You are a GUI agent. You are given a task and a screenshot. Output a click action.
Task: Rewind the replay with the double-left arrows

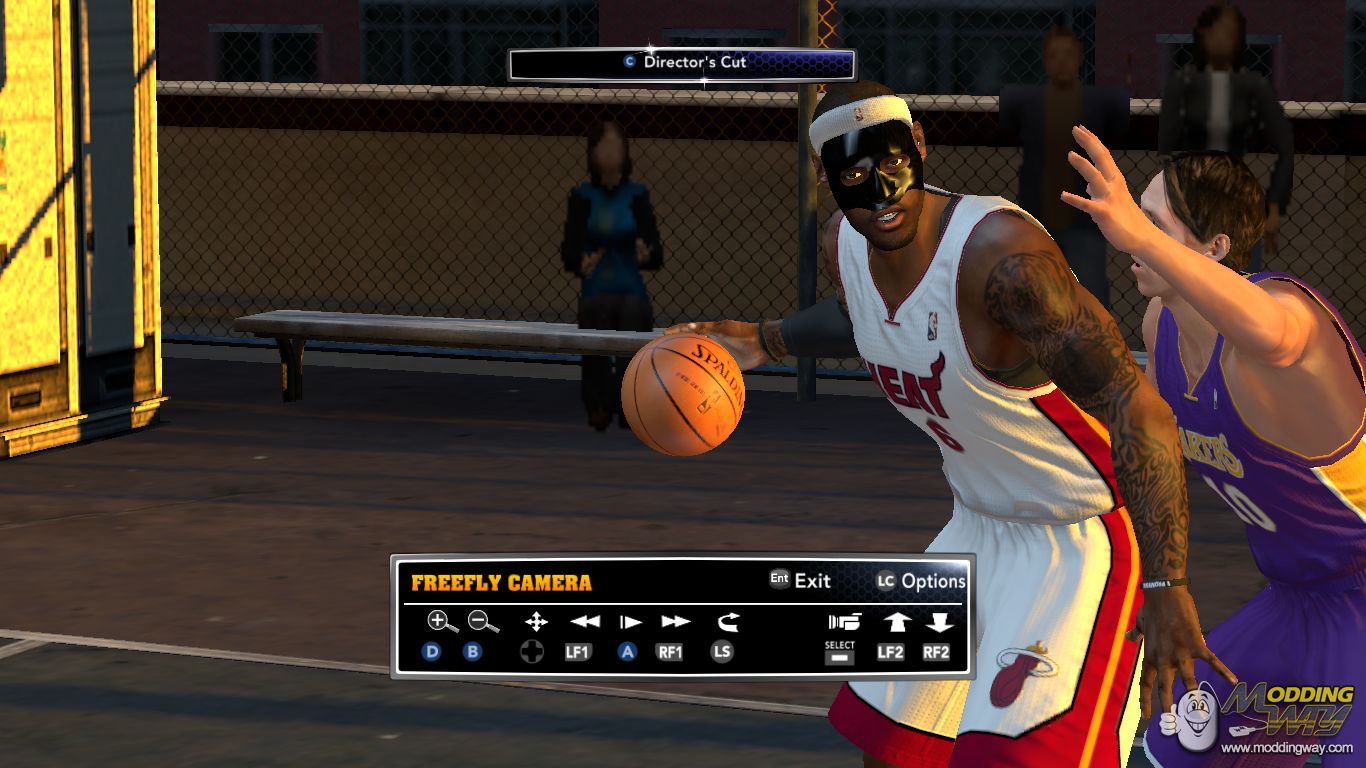click(584, 622)
